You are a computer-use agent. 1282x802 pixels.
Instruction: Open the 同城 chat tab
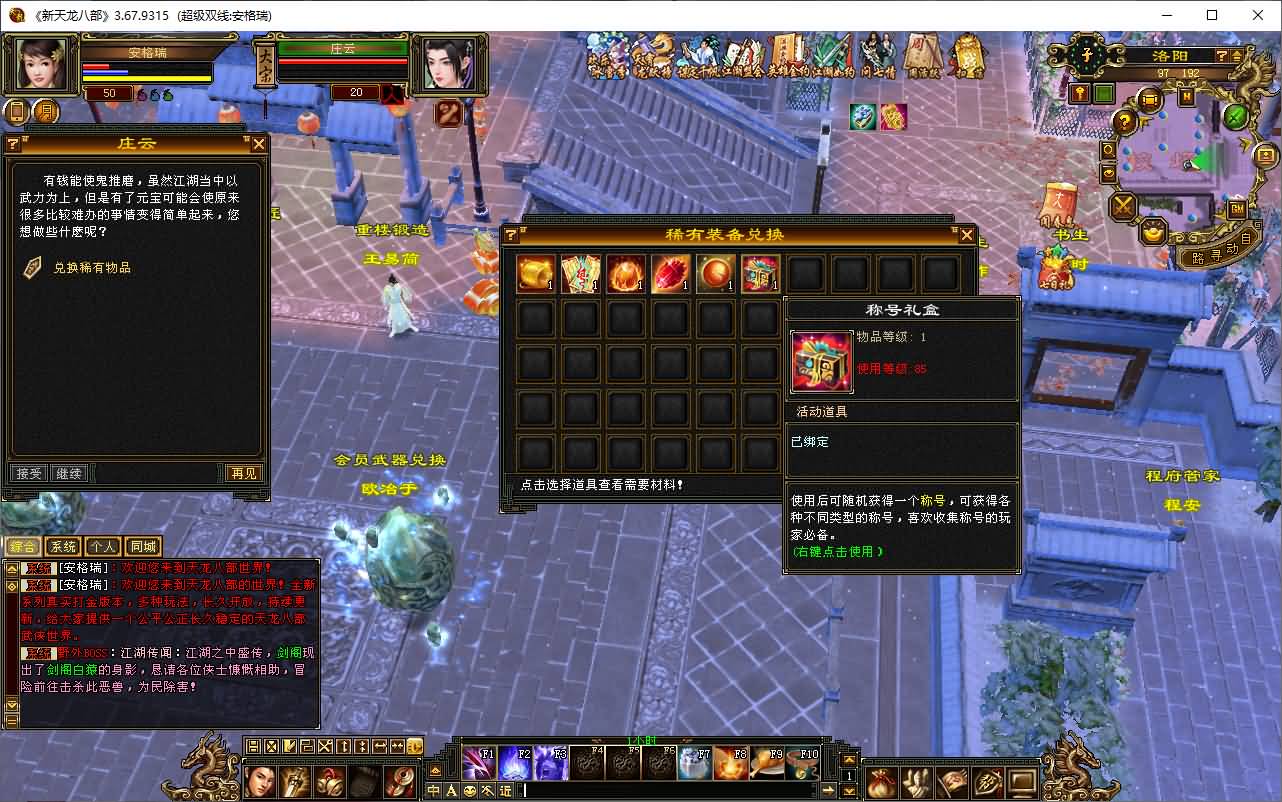[x=142, y=546]
